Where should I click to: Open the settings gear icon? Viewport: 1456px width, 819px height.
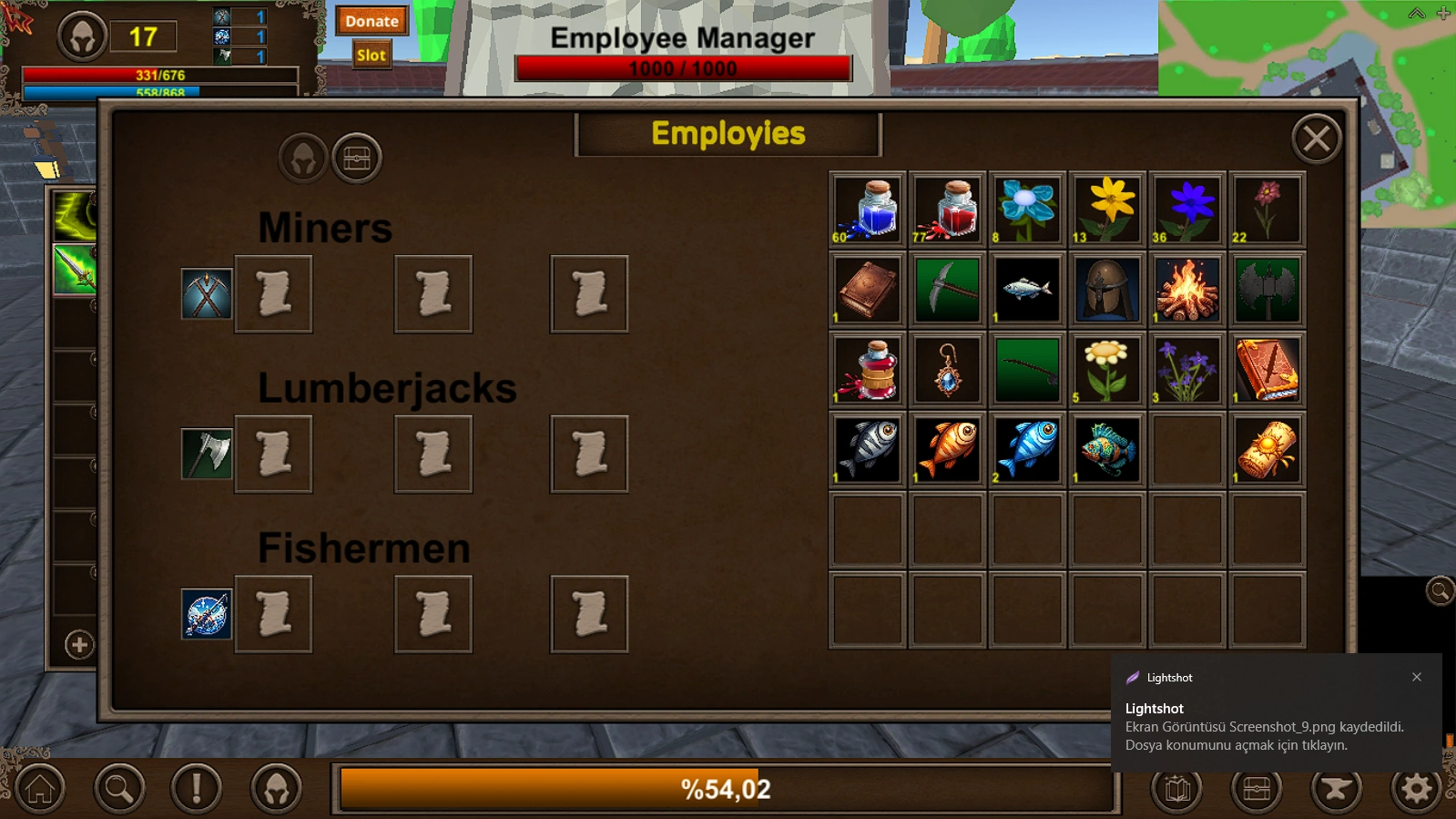1414,789
